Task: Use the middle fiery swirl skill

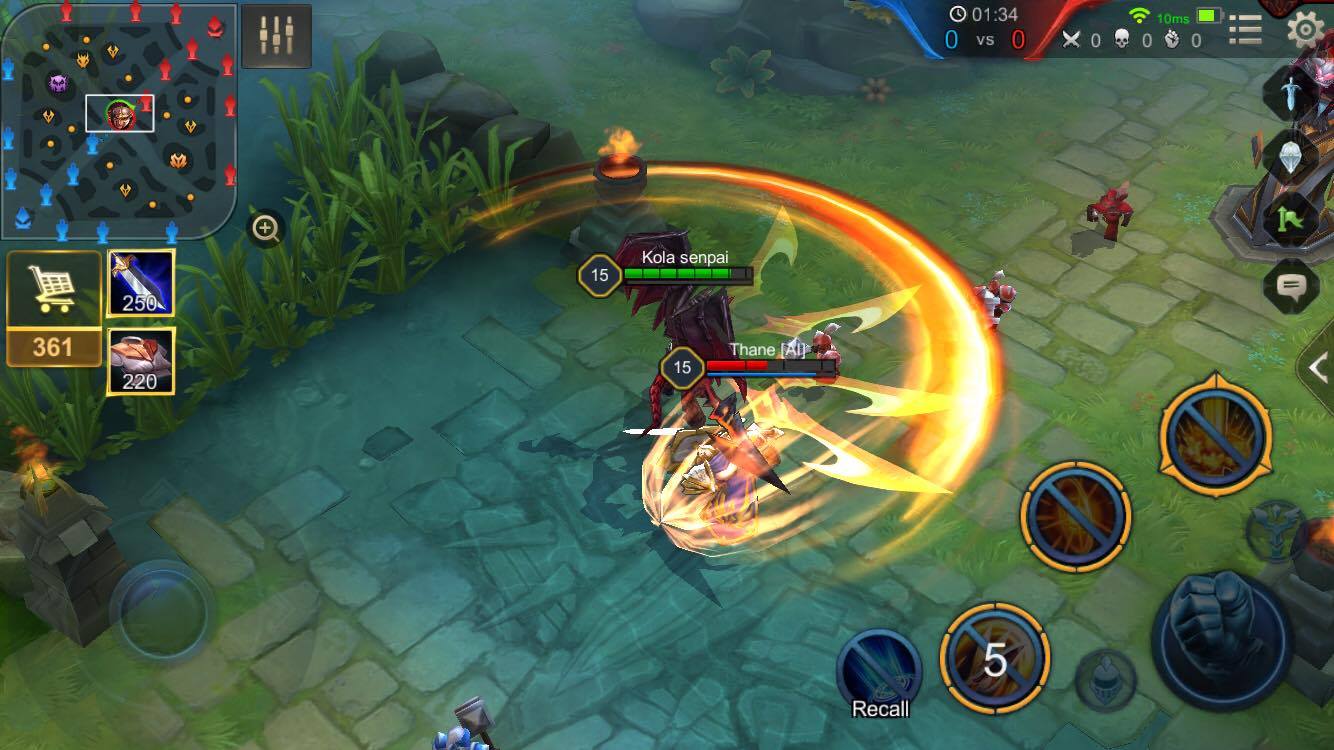Action: coord(1076,516)
